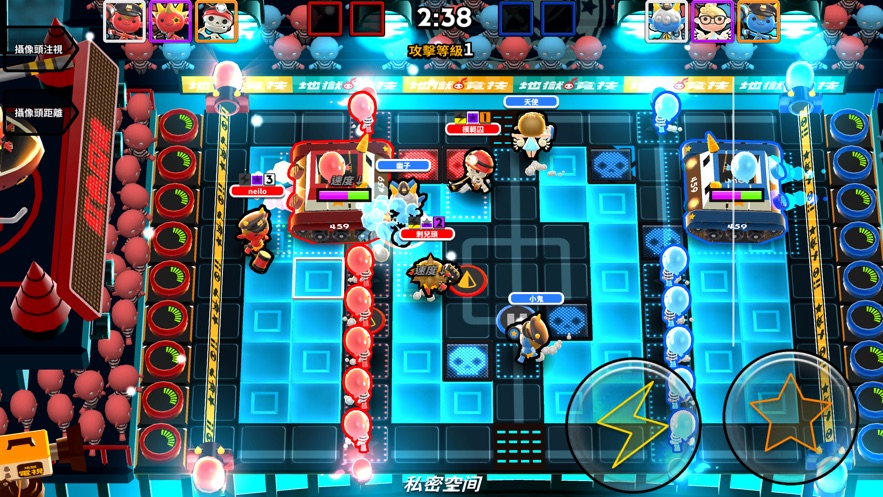Screen dimensions: 883x497
Task: Select the red police officer teammate portrait
Action: 124,20
